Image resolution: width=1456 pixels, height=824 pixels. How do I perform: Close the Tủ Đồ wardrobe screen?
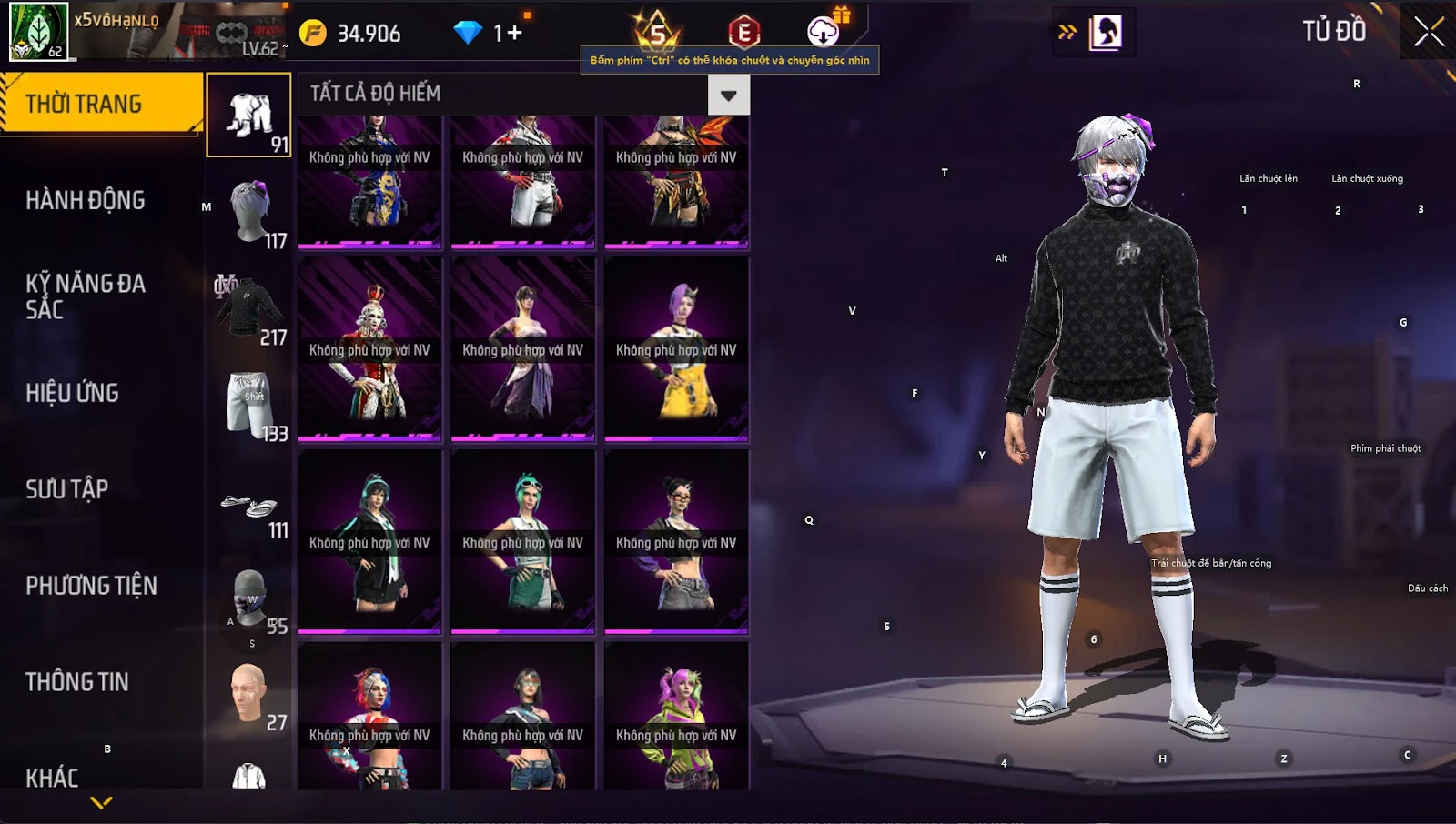tap(1429, 32)
